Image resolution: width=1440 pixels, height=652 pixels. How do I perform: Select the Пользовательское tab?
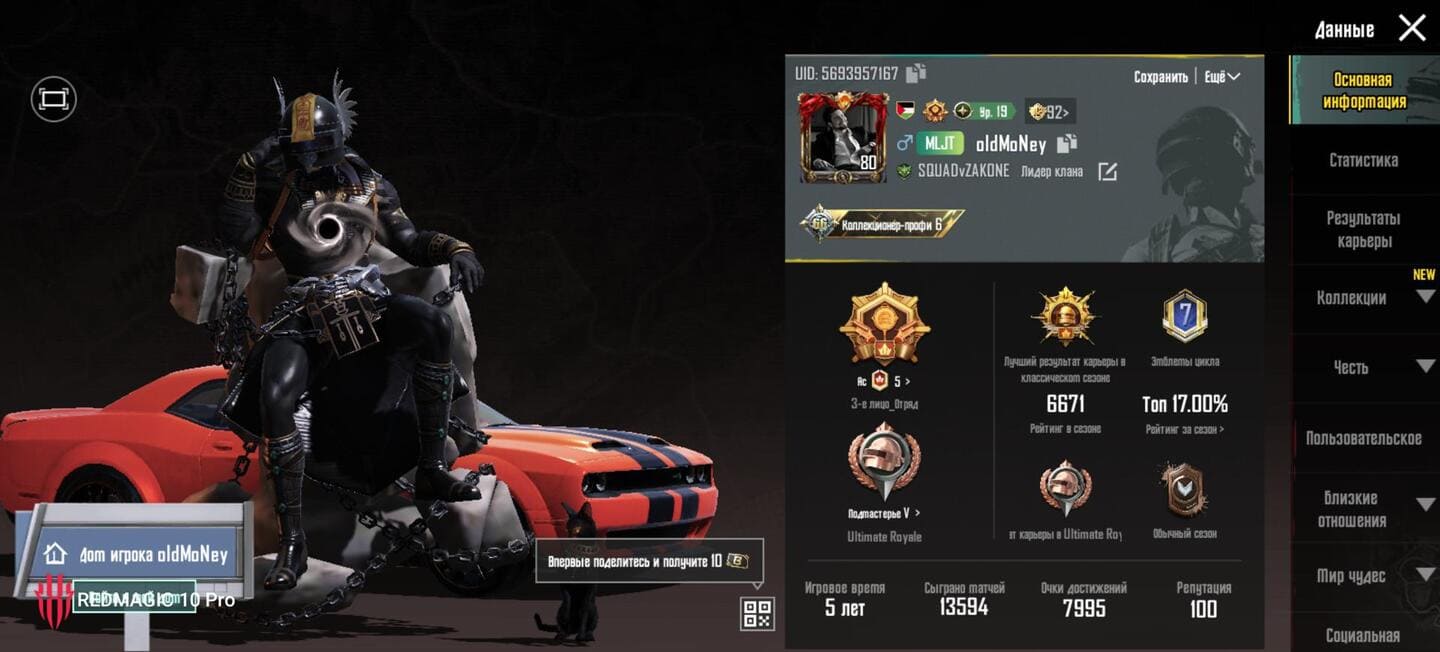(1363, 438)
